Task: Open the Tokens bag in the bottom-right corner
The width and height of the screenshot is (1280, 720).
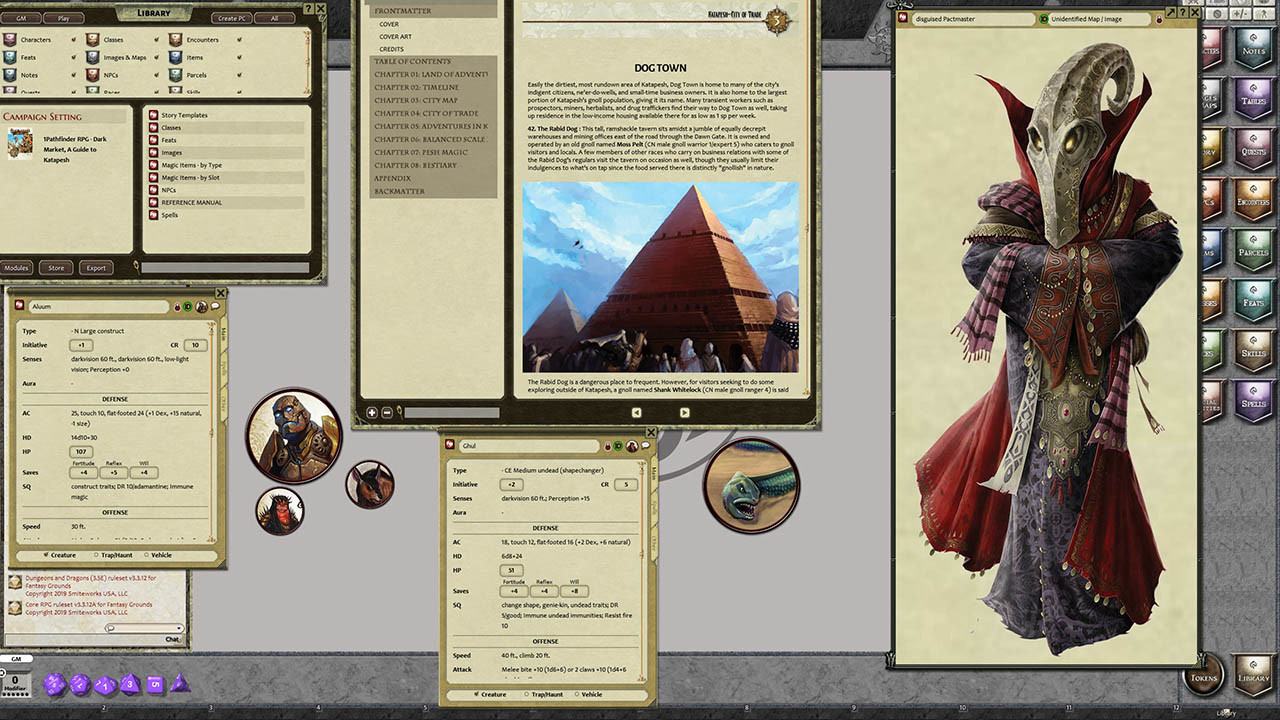Action: (x=1203, y=676)
